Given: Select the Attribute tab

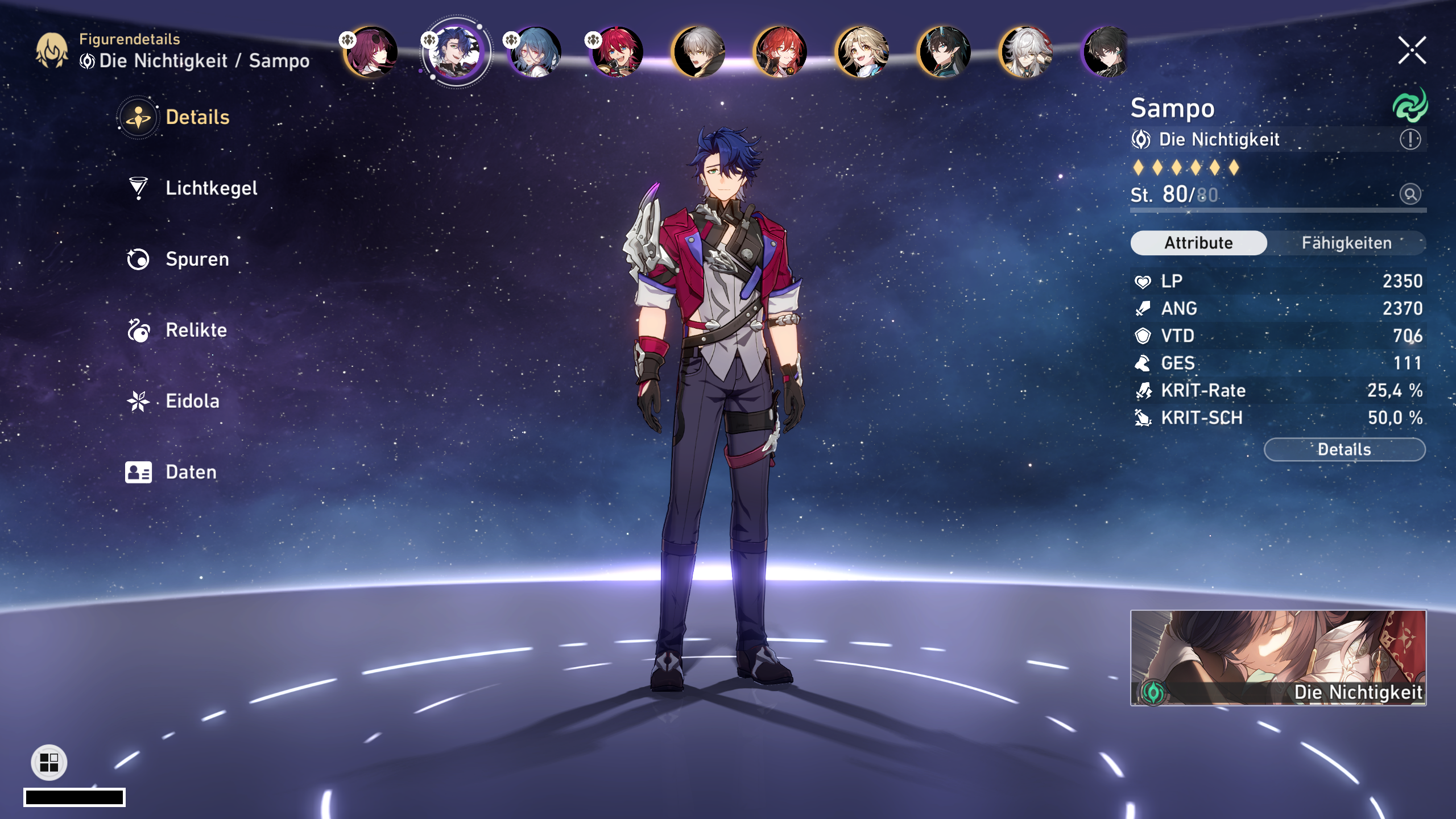Looking at the screenshot, I should pyautogui.click(x=1198, y=243).
